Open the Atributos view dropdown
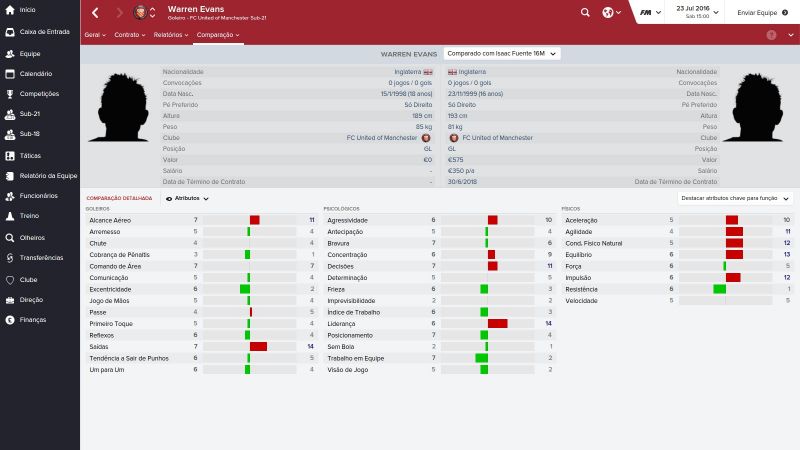 [x=187, y=199]
